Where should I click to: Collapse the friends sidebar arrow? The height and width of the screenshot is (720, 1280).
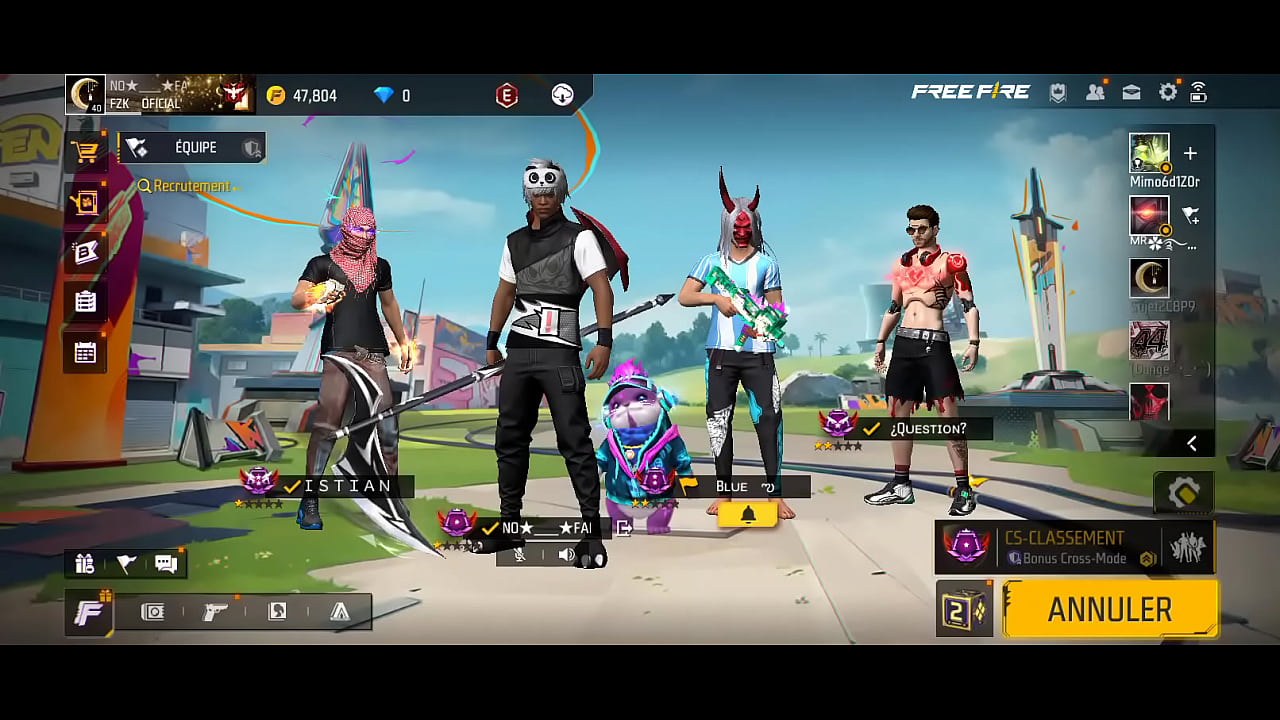coord(1192,443)
